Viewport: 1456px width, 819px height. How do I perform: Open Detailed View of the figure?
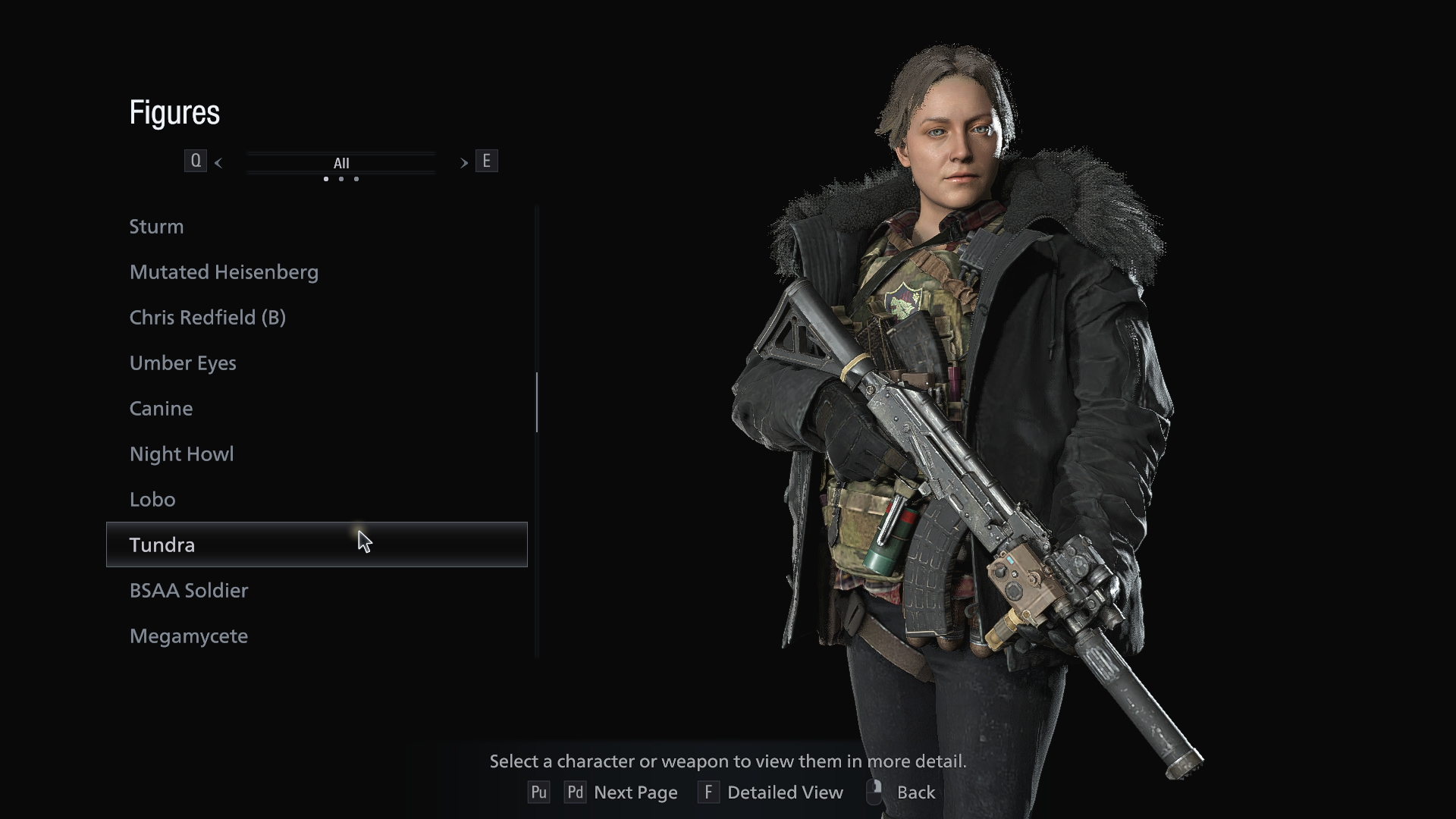(x=784, y=792)
